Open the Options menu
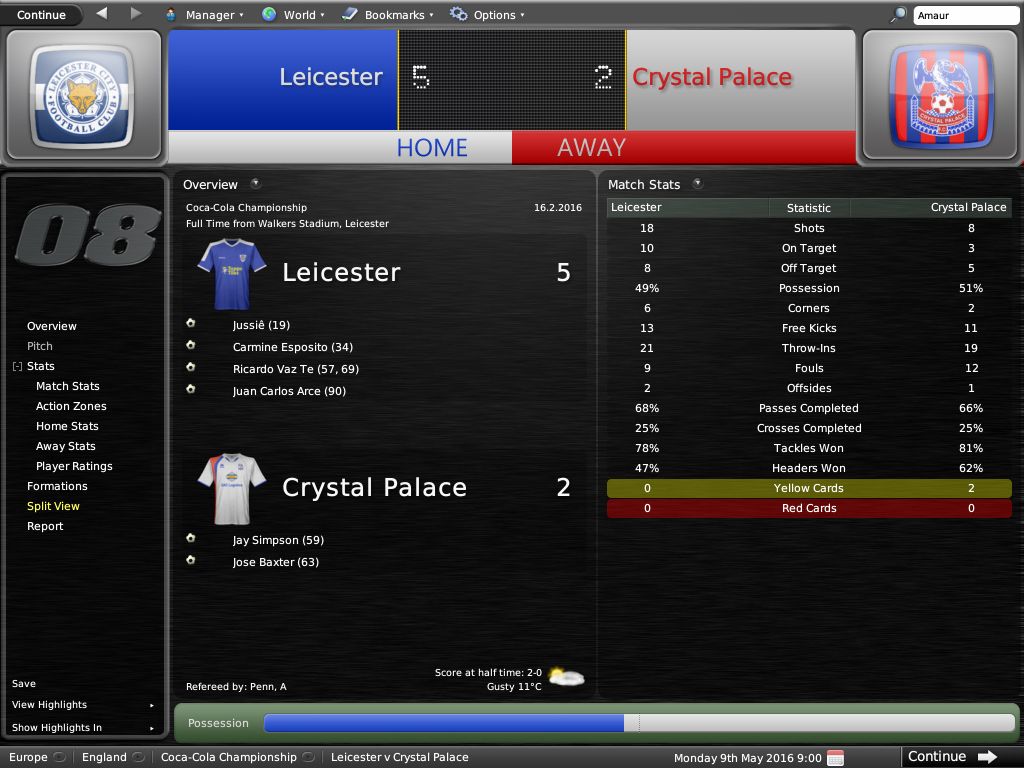This screenshot has width=1024, height=768. pyautogui.click(x=487, y=15)
